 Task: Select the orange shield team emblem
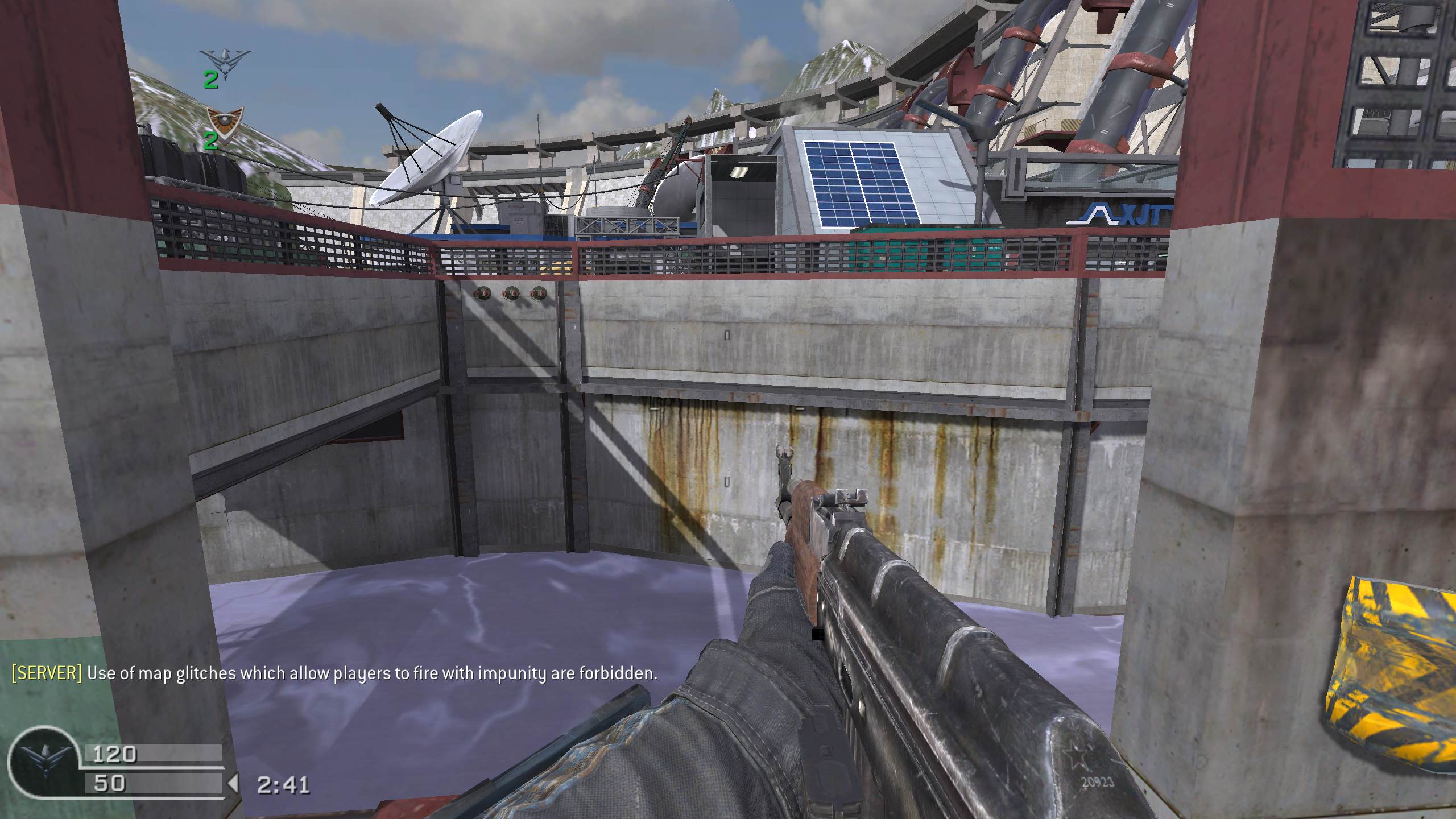tap(224, 121)
